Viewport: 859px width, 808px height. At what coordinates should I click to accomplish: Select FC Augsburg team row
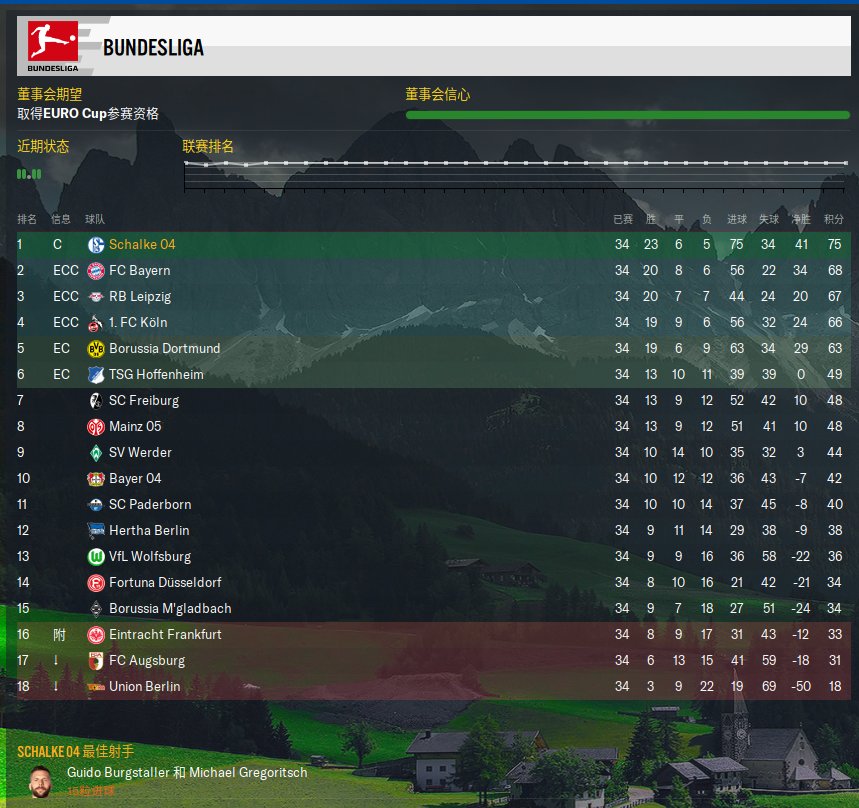[x=147, y=661]
